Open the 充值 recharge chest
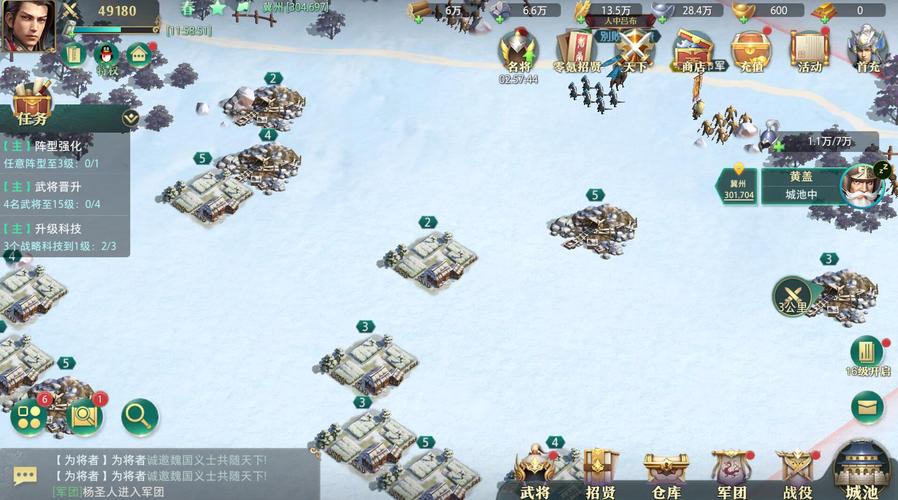The height and width of the screenshot is (500, 898). (x=750, y=50)
